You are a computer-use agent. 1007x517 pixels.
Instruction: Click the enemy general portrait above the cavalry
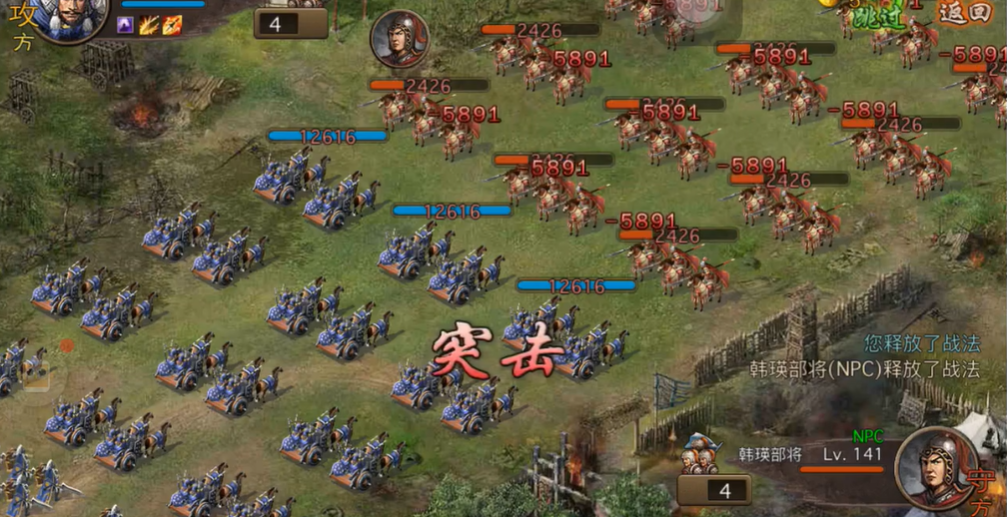399,40
